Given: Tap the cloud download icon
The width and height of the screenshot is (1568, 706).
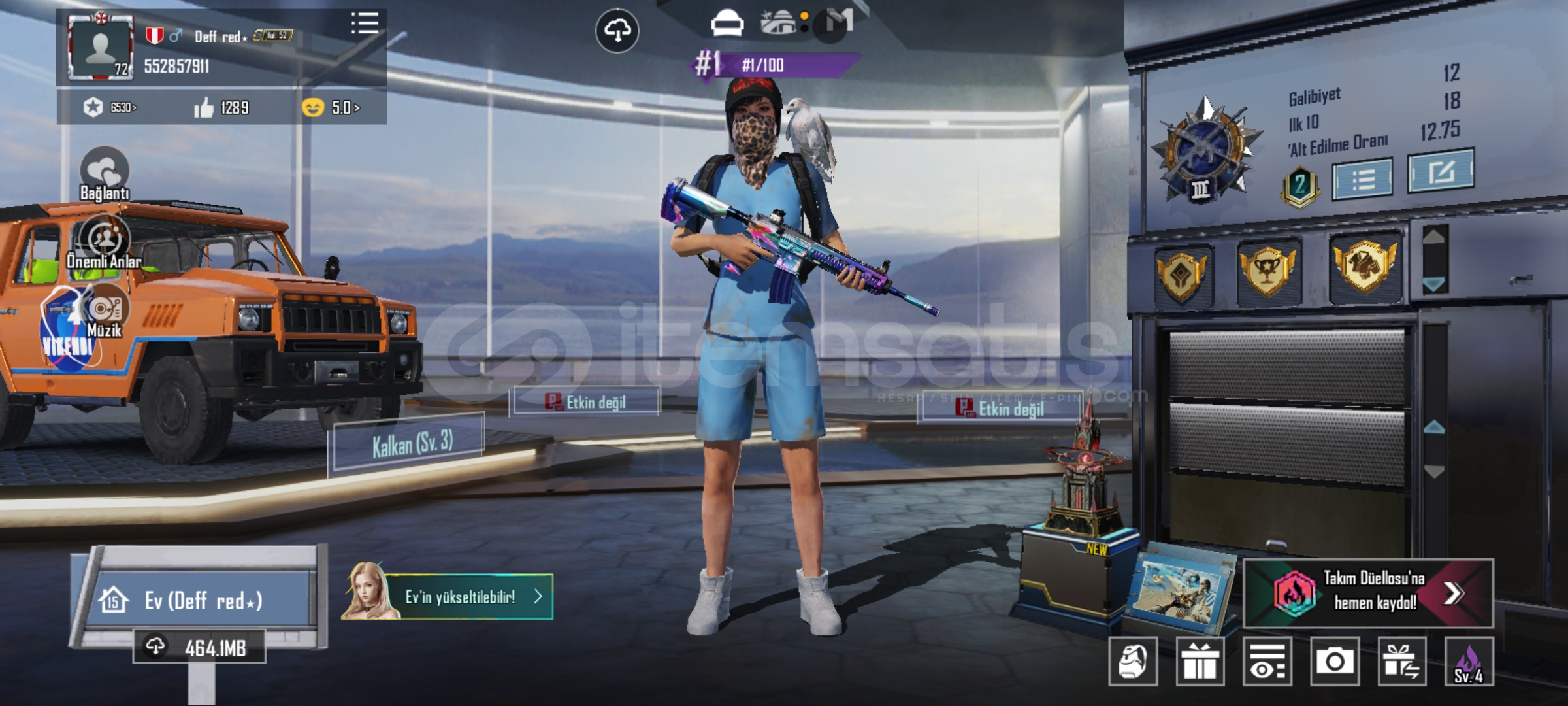Looking at the screenshot, I should [617, 30].
